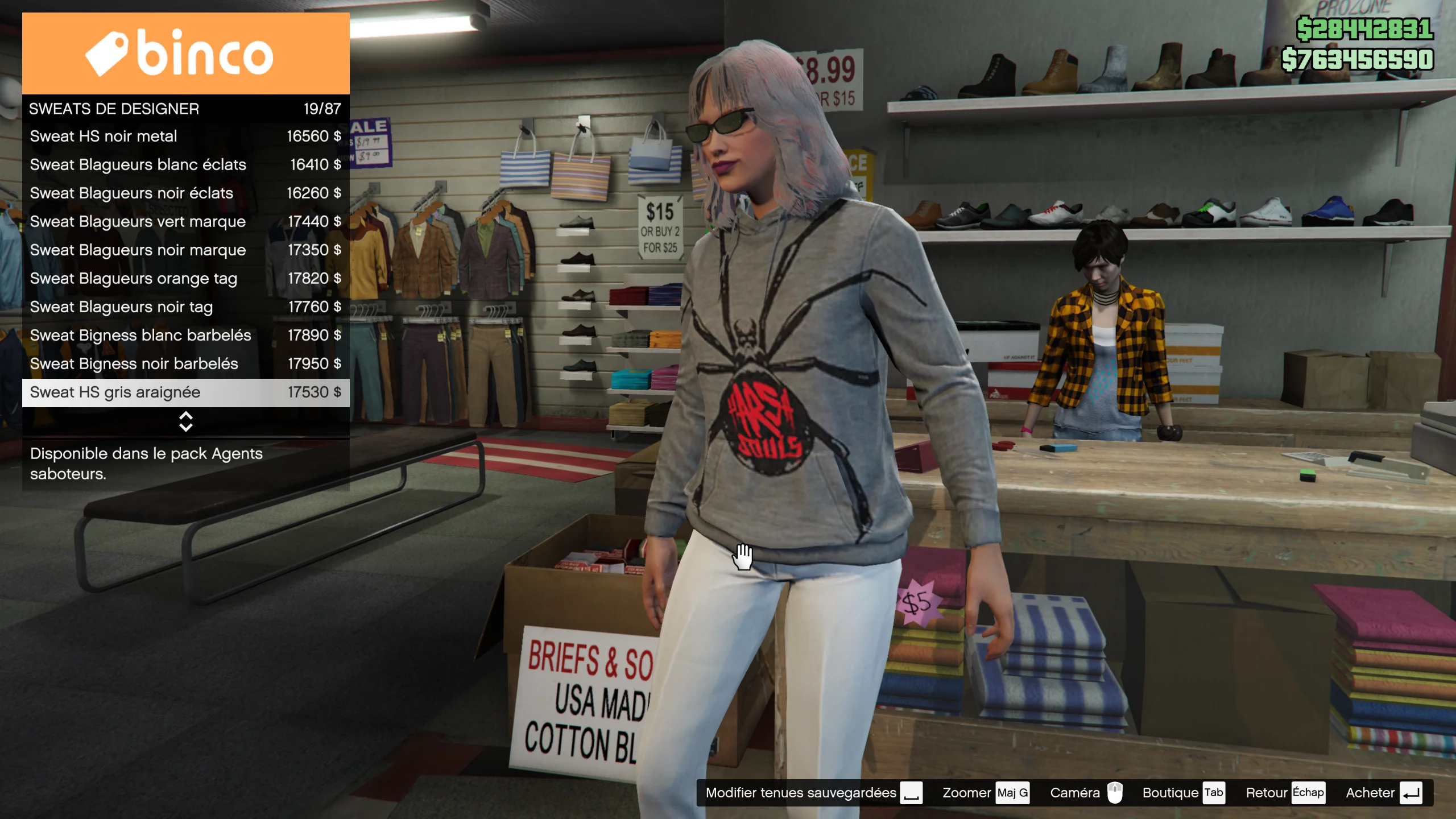Select Sweat HS noir metal
The image size is (1456, 819).
click(x=185, y=136)
